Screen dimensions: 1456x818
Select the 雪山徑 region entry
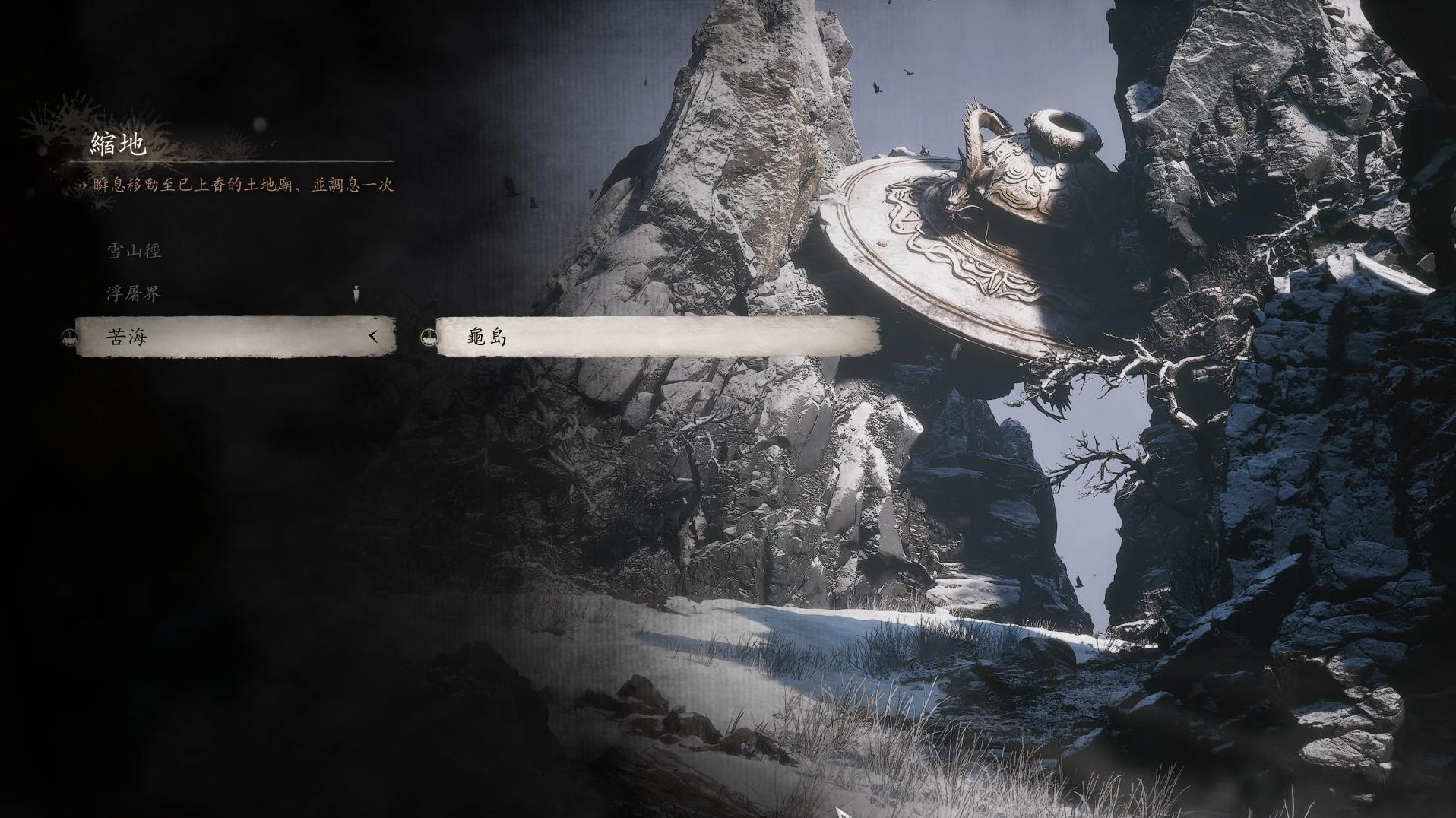(134, 251)
